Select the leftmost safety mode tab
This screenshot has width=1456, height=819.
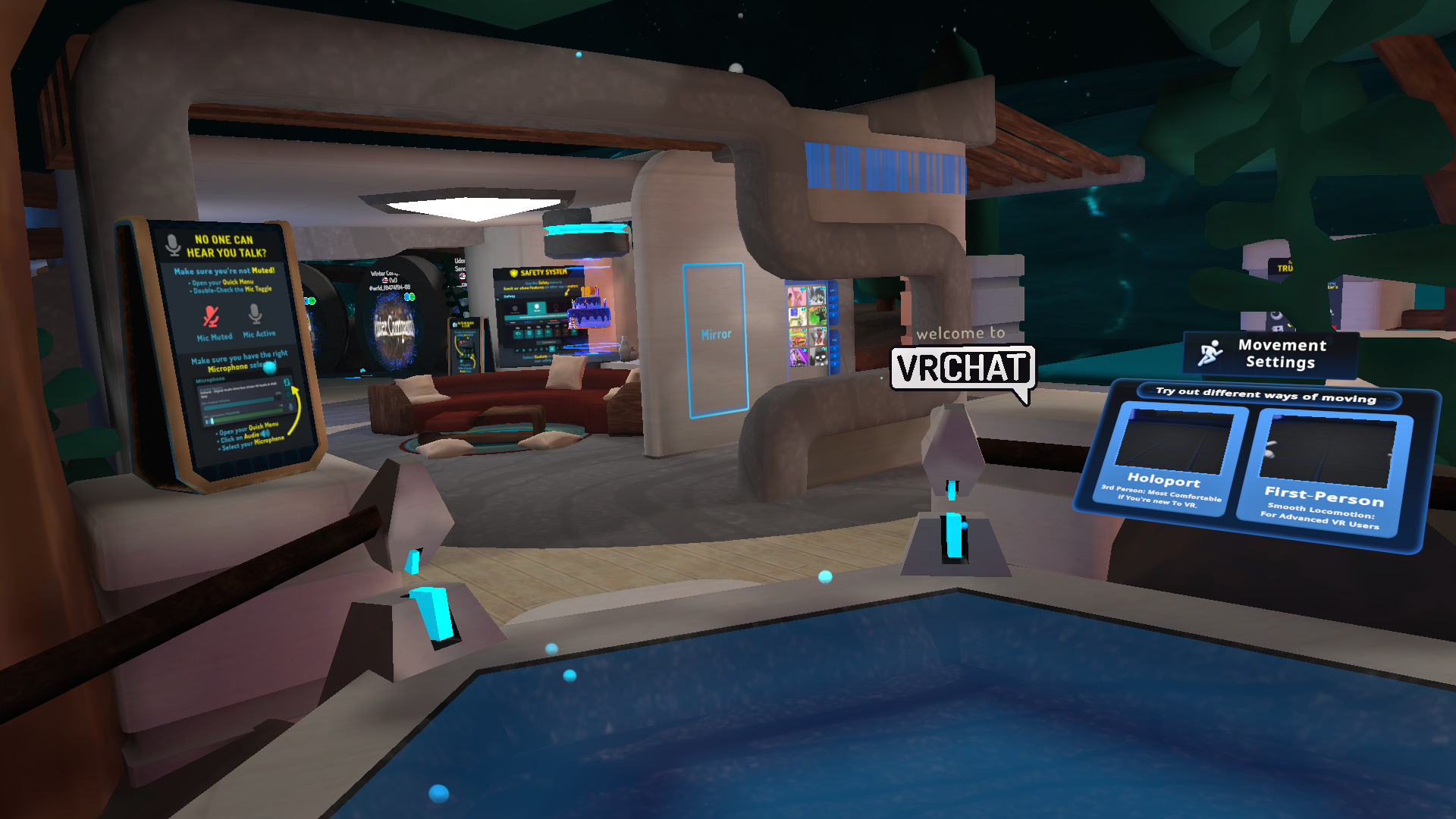(516, 307)
